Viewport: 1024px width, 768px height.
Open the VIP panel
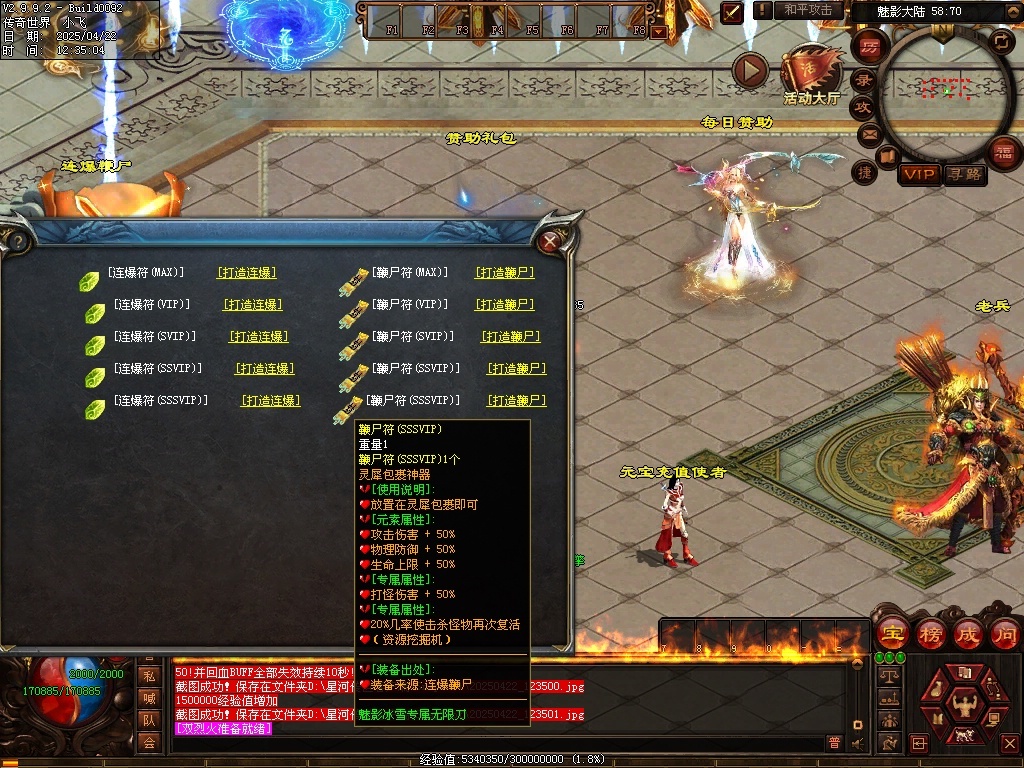(918, 174)
